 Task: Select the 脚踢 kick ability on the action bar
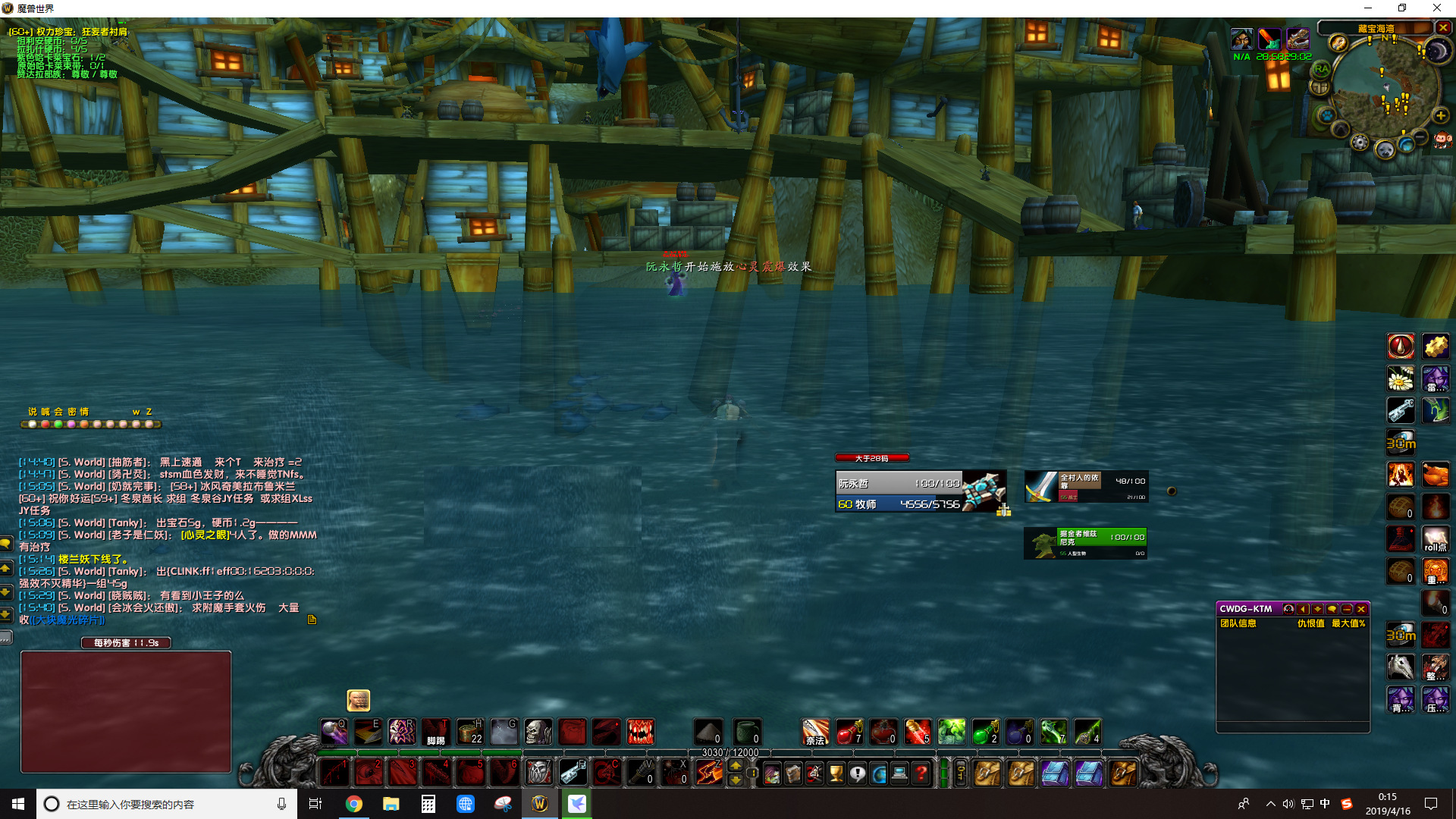(436, 732)
